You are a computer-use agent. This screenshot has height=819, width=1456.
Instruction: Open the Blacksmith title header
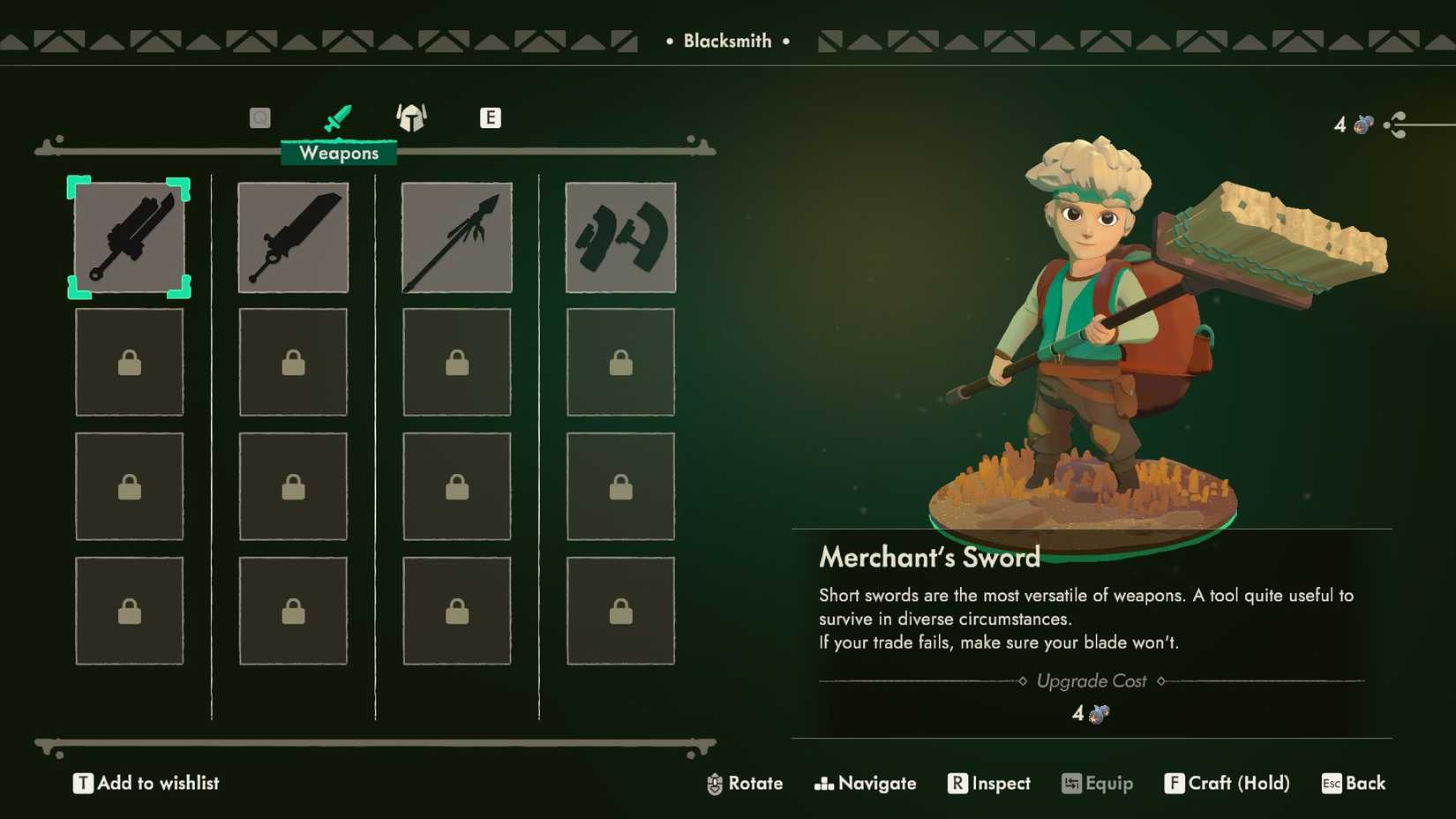pos(729,40)
